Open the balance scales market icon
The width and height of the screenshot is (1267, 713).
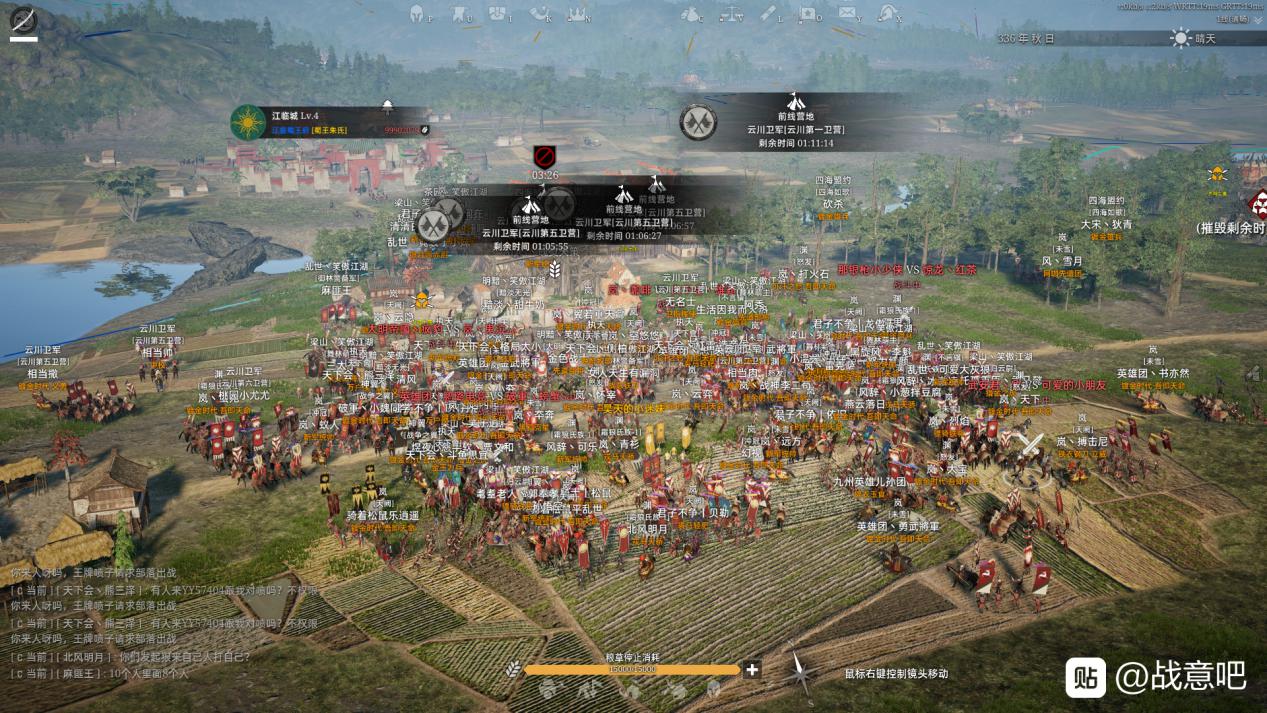(x=730, y=13)
